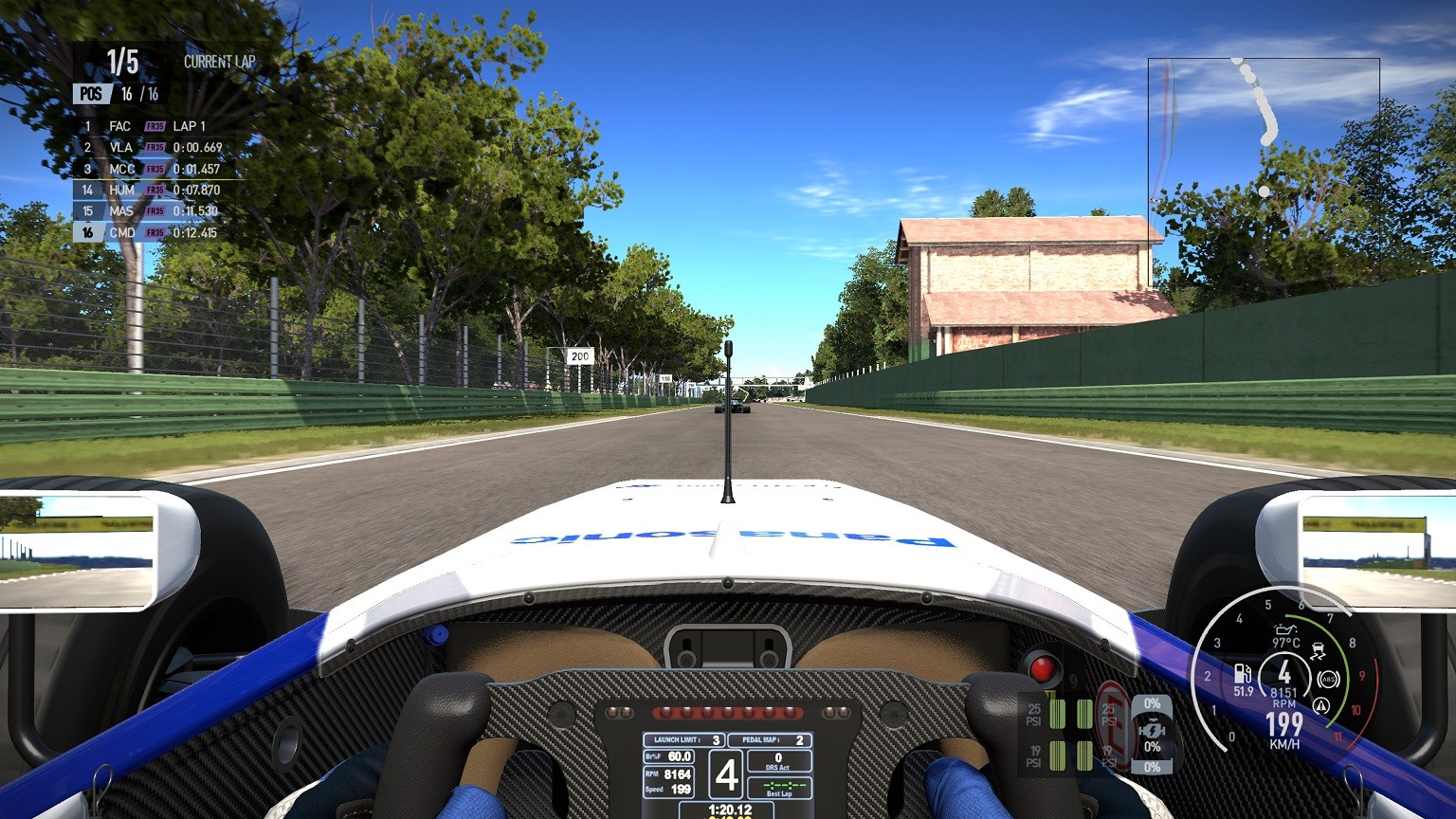
Task: Select the ABS indicator icon on the dash
Action: tap(1327, 680)
